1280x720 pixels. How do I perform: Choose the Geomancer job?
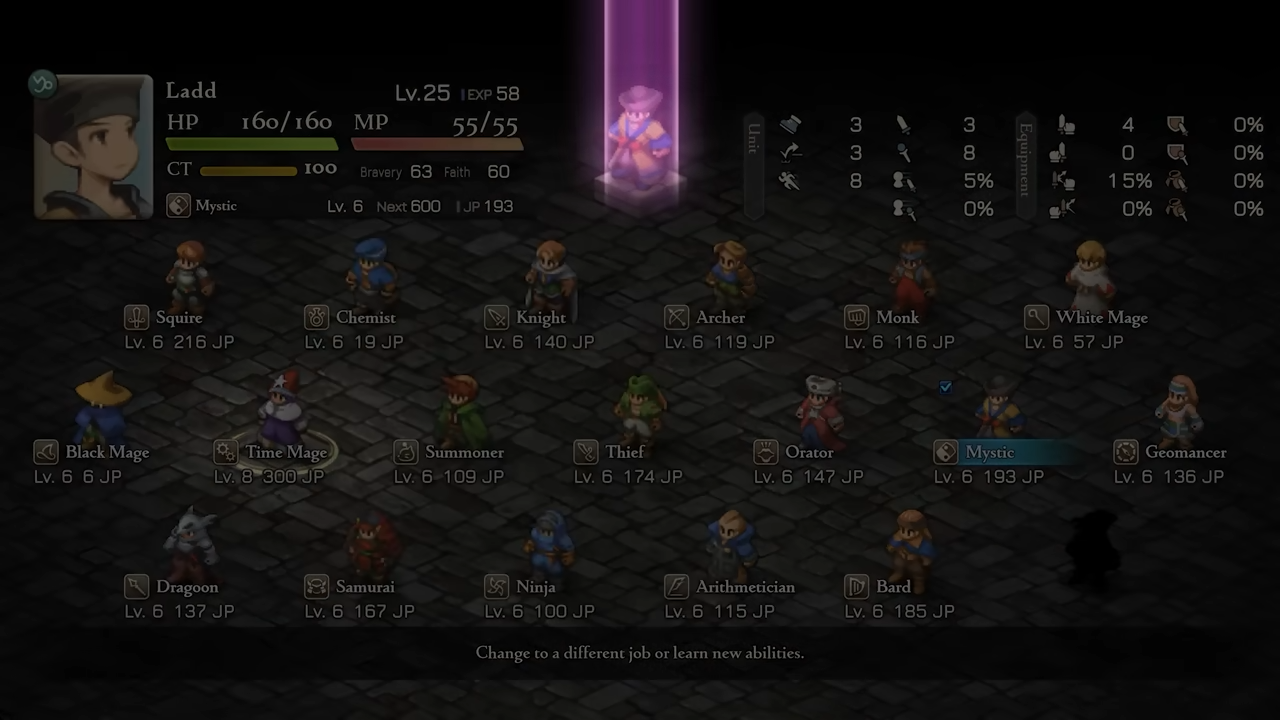(x=1184, y=453)
